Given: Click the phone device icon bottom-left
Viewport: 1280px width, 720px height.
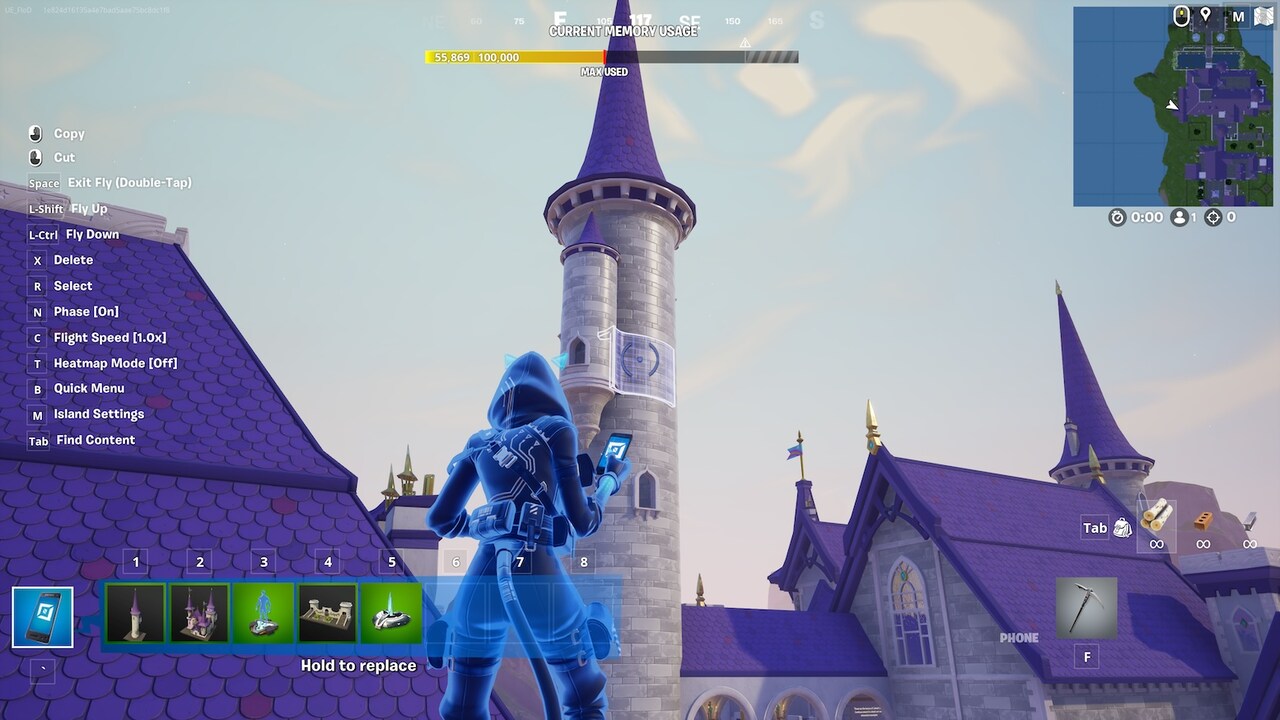Looking at the screenshot, I should click(42, 615).
